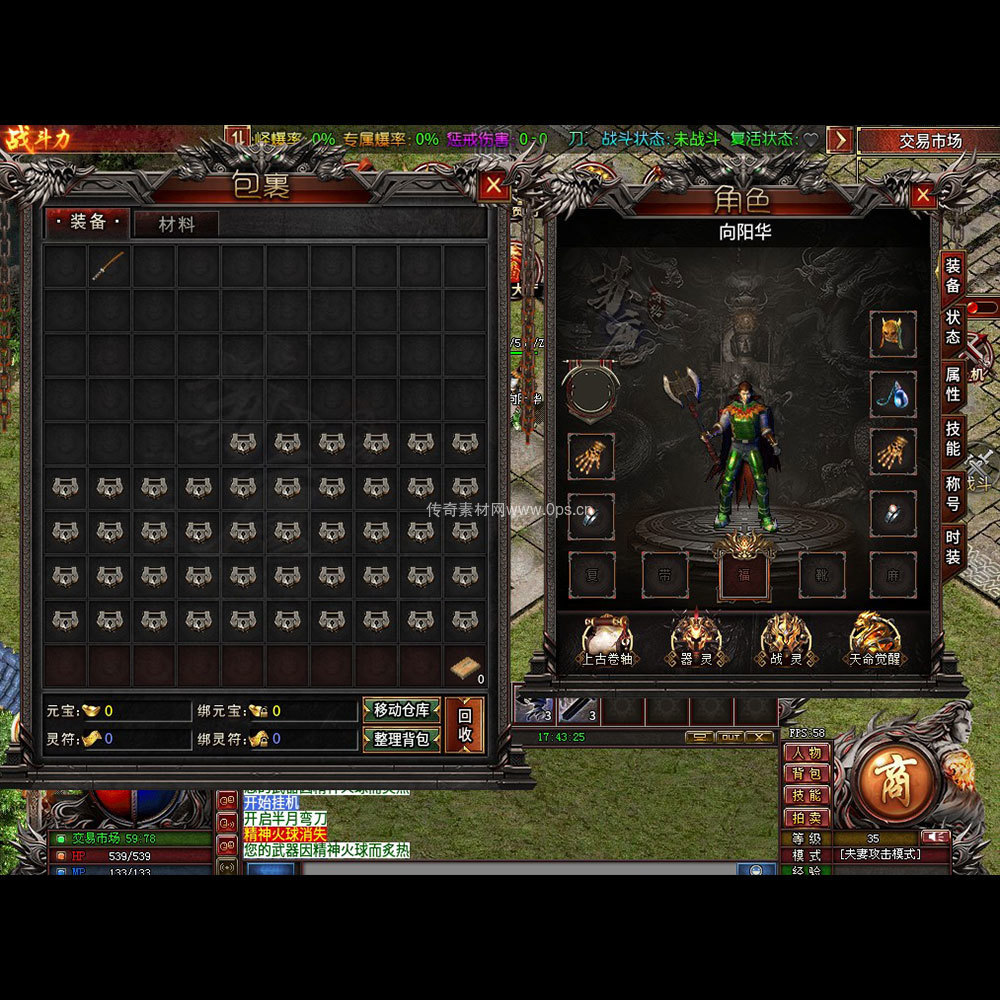This screenshot has width=1000, height=1000.
Task: Click the 拍卖 auction menu button
Action: point(806,817)
